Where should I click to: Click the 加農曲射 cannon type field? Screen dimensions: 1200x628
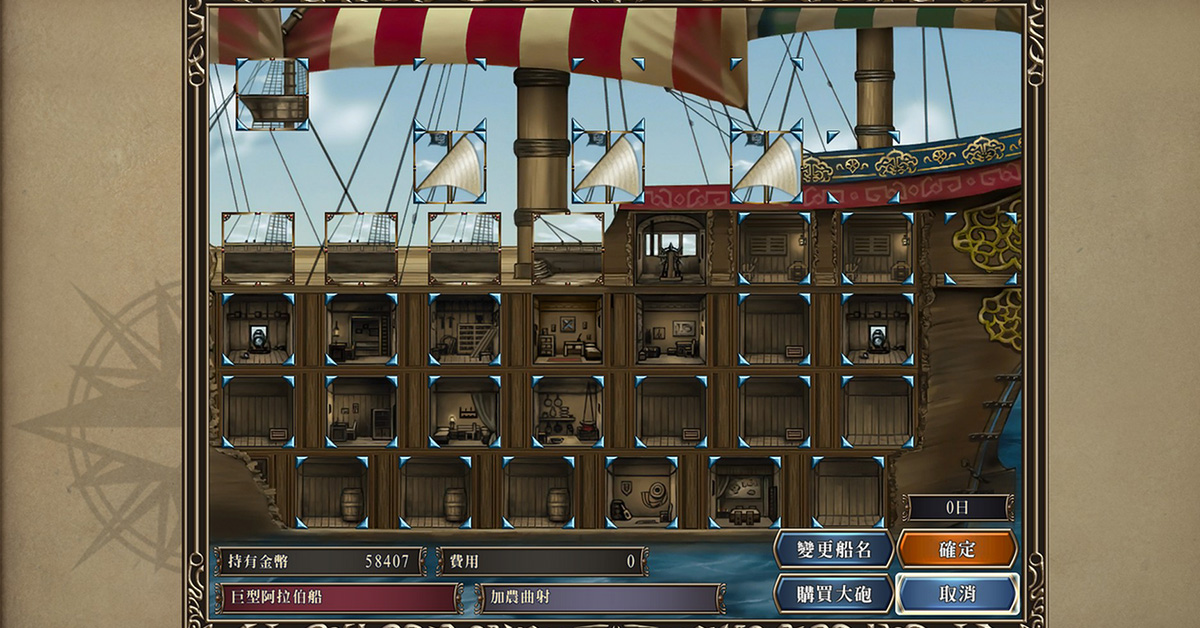(600, 598)
